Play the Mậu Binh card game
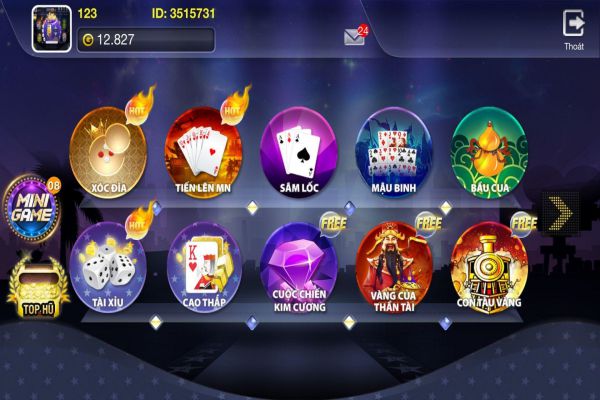The width and height of the screenshot is (600, 400). (x=395, y=150)
